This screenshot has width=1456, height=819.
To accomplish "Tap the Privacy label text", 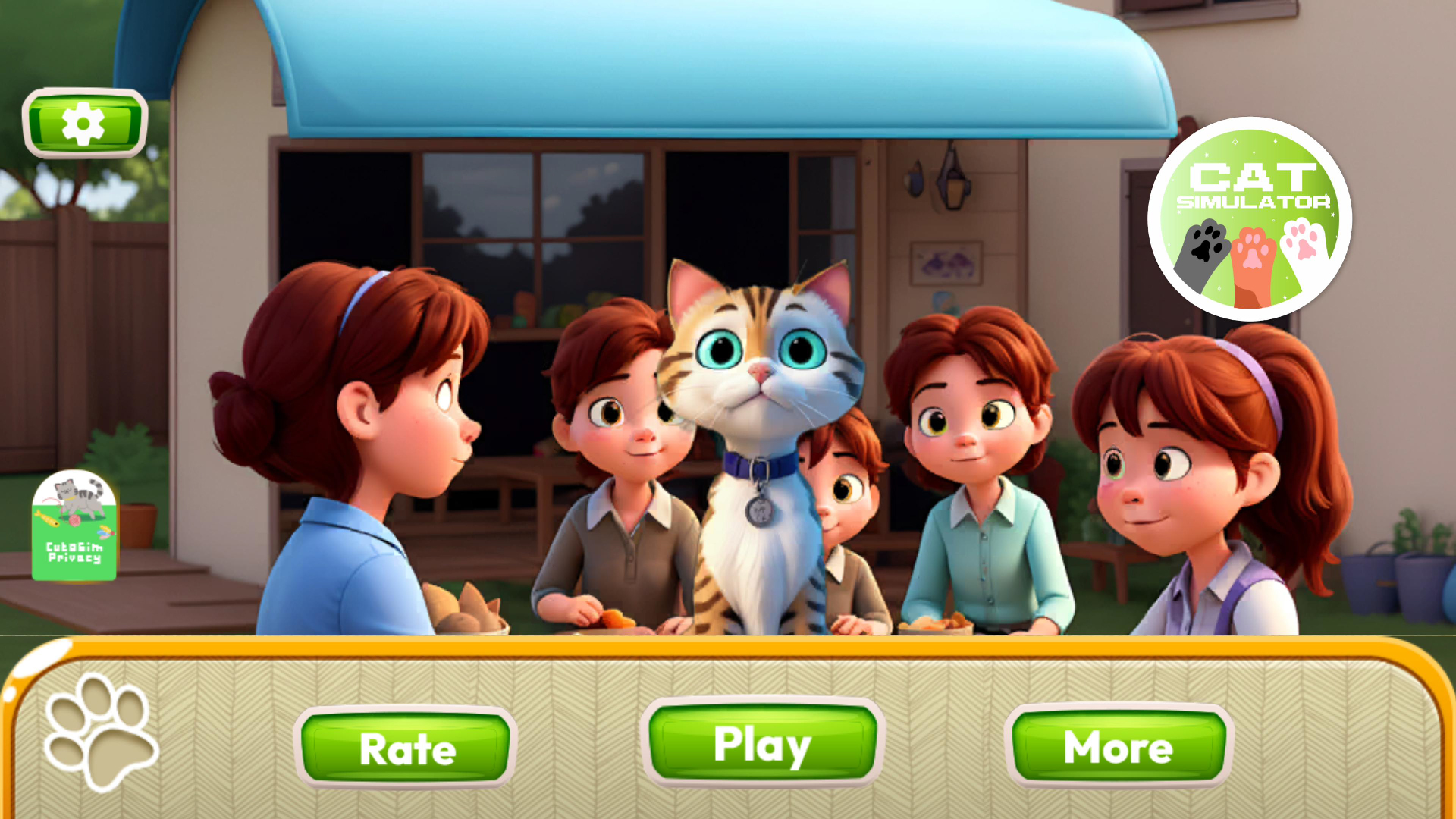I will pos(75,557).
